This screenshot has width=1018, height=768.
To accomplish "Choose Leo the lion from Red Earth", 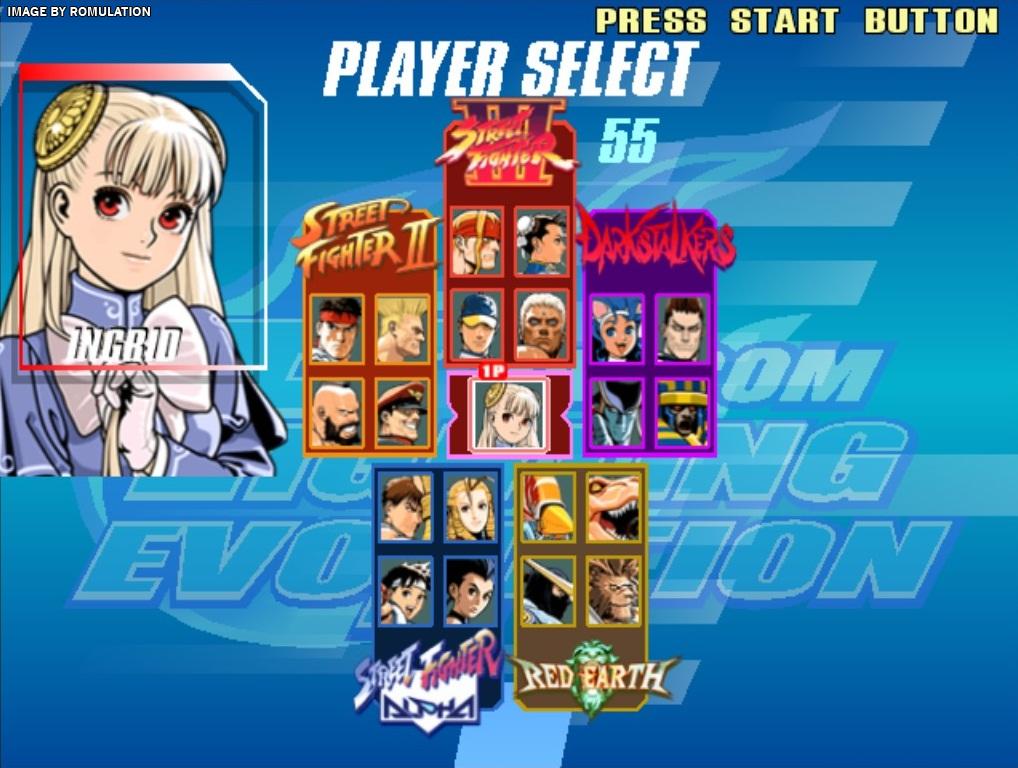I will [x=612, y=590].
